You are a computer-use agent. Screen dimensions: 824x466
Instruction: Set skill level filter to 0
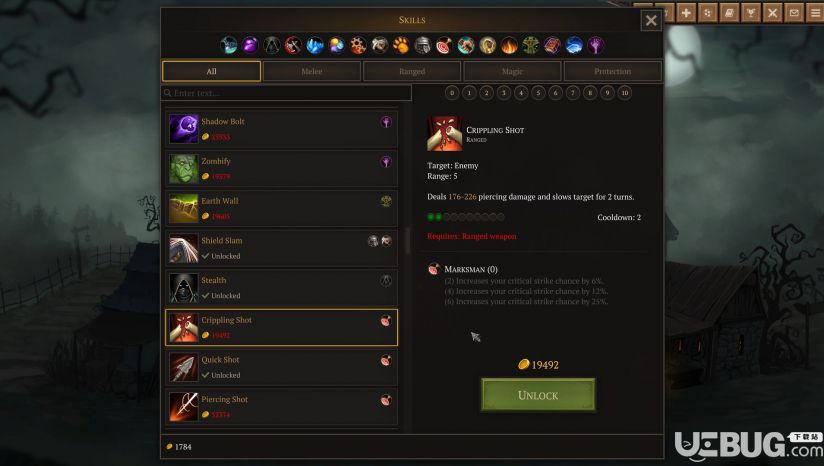(452, 93)
